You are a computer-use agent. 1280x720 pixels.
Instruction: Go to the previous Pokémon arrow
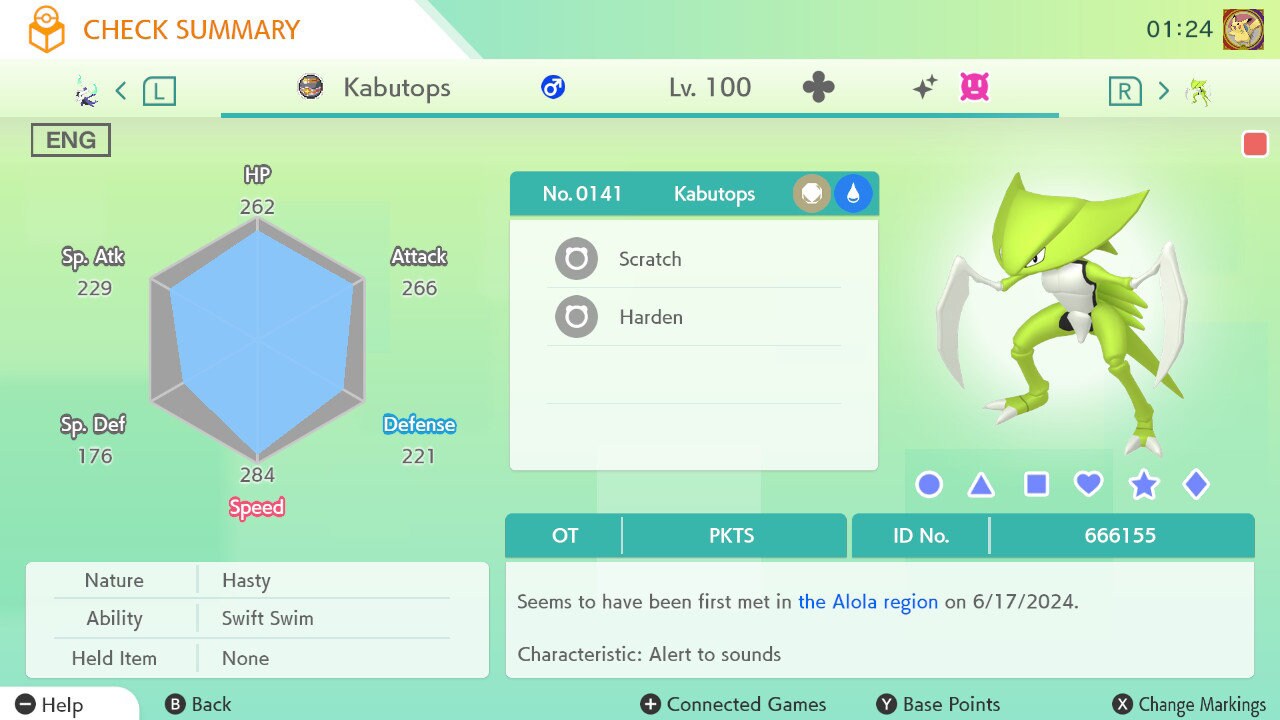pyautogui.click(x=121, y=91)
